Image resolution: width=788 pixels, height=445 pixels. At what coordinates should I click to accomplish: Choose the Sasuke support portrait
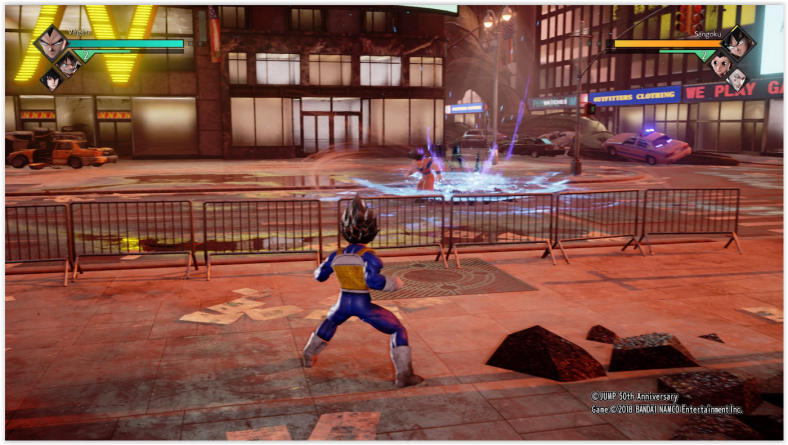tap(51, 80)
